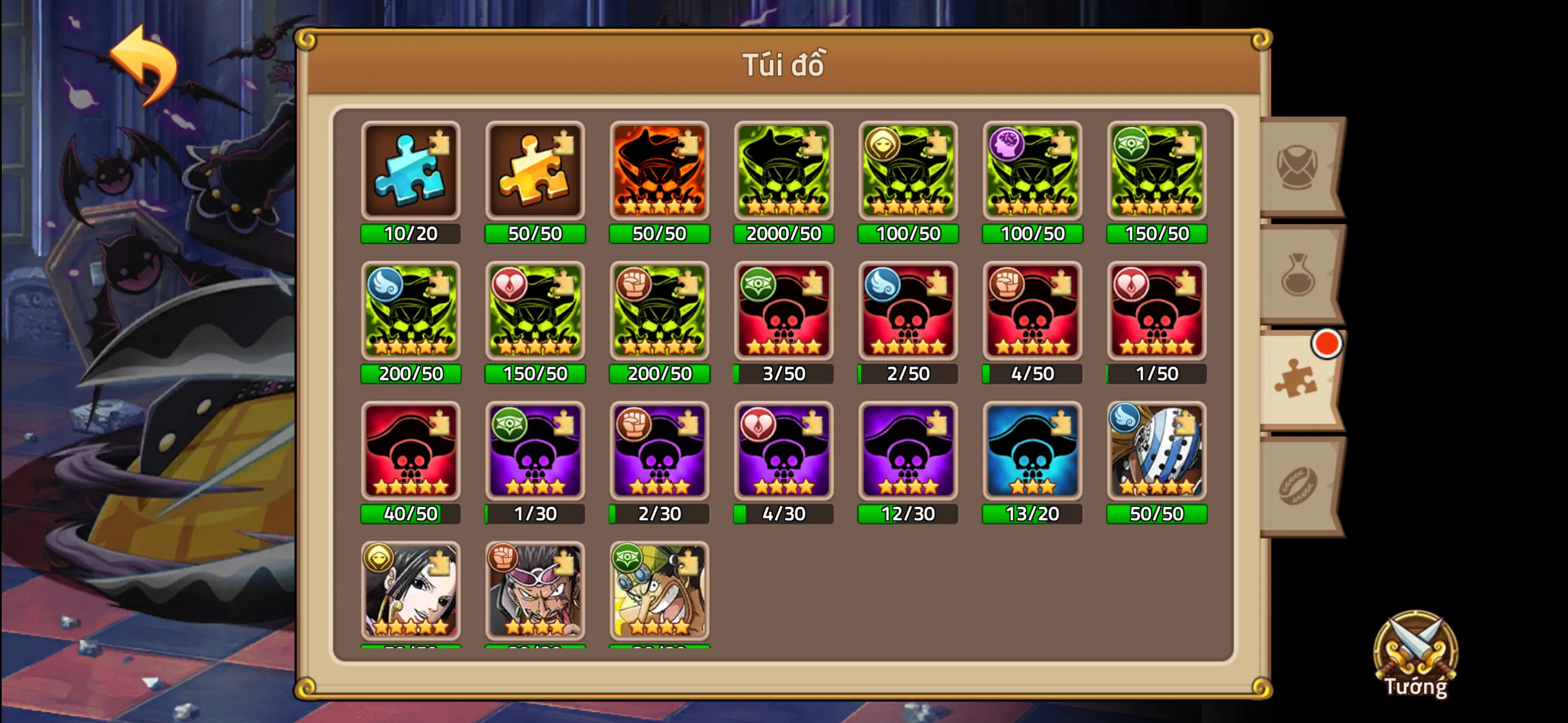The width and height of the screenshot is (1568, 723).
Task: Select the gold puzzle piece fragment 50/50
Action: (535, 171)
